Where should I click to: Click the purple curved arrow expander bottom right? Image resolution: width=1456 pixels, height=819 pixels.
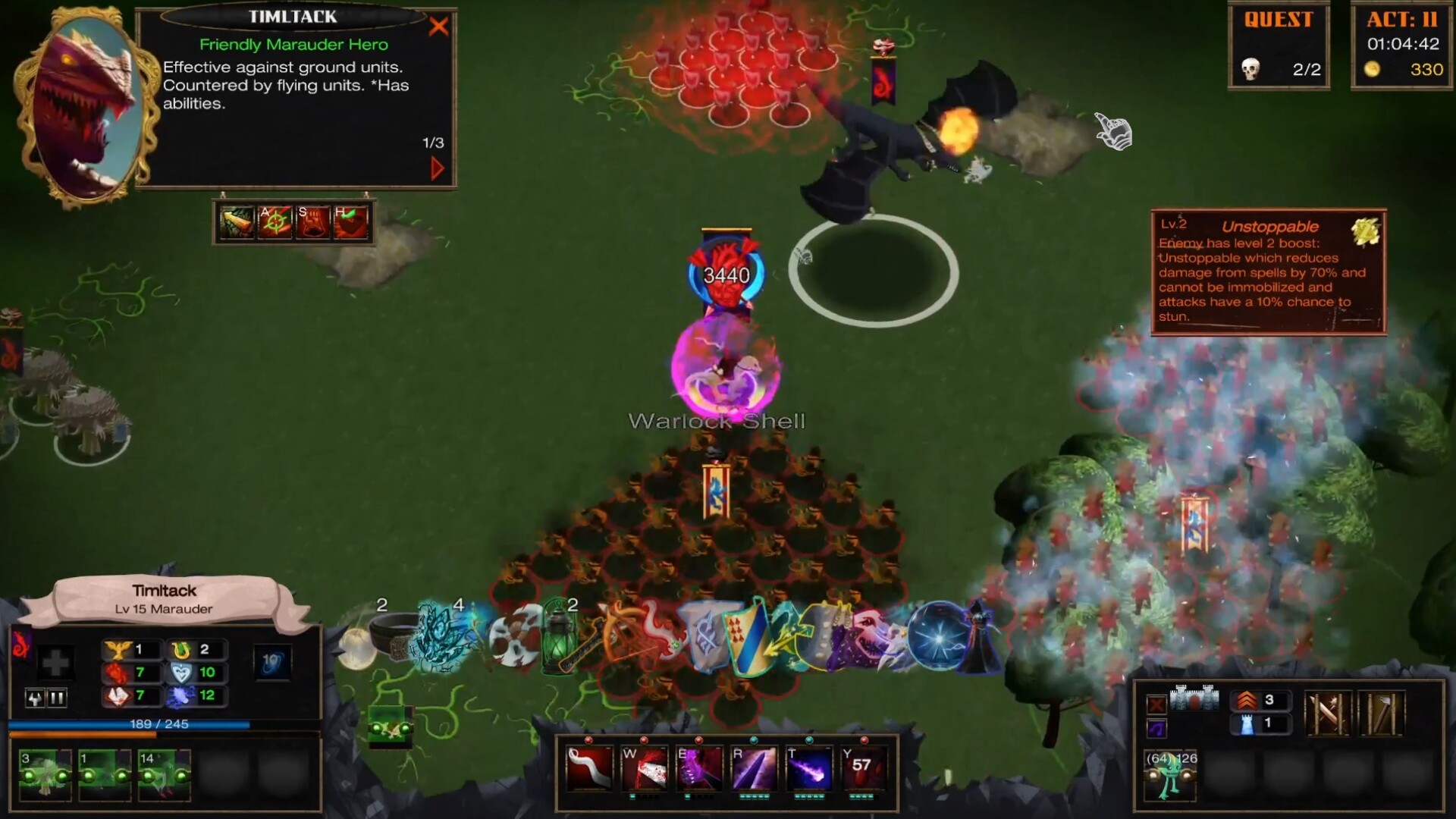point(1156,726)
